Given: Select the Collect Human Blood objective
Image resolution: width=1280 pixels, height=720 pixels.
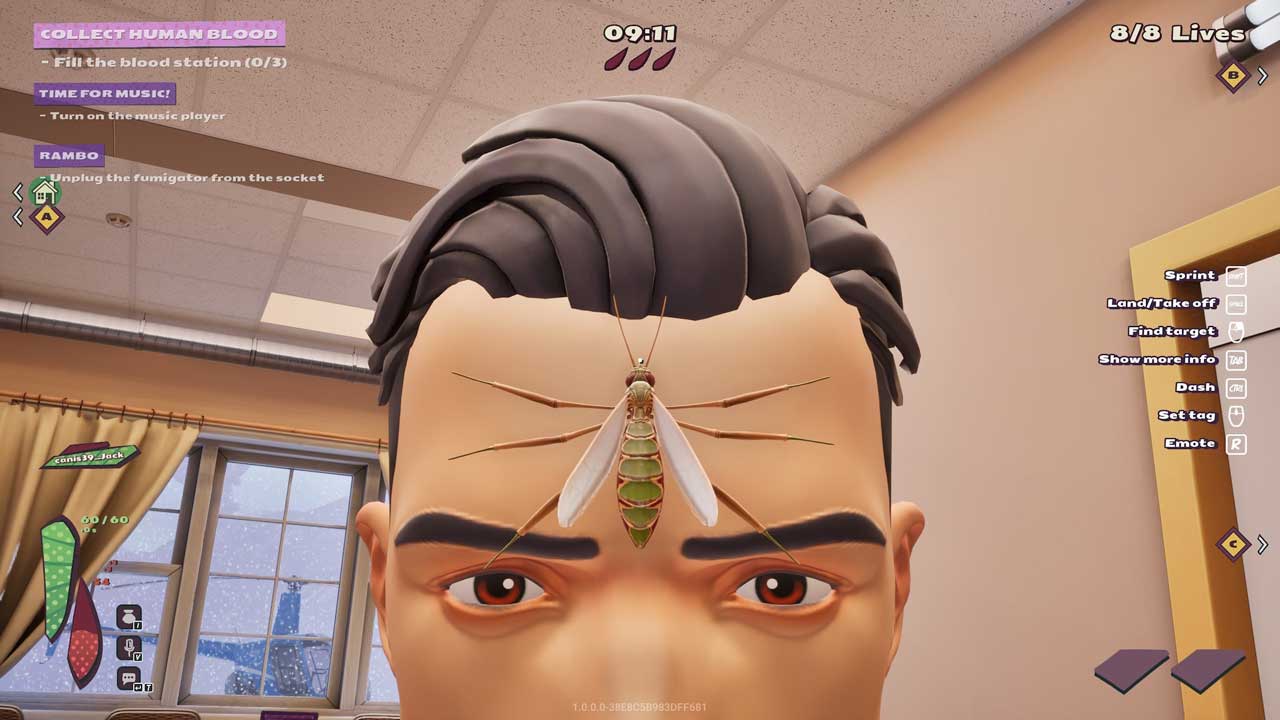Looking at the screenshot, I should point(159,34).
